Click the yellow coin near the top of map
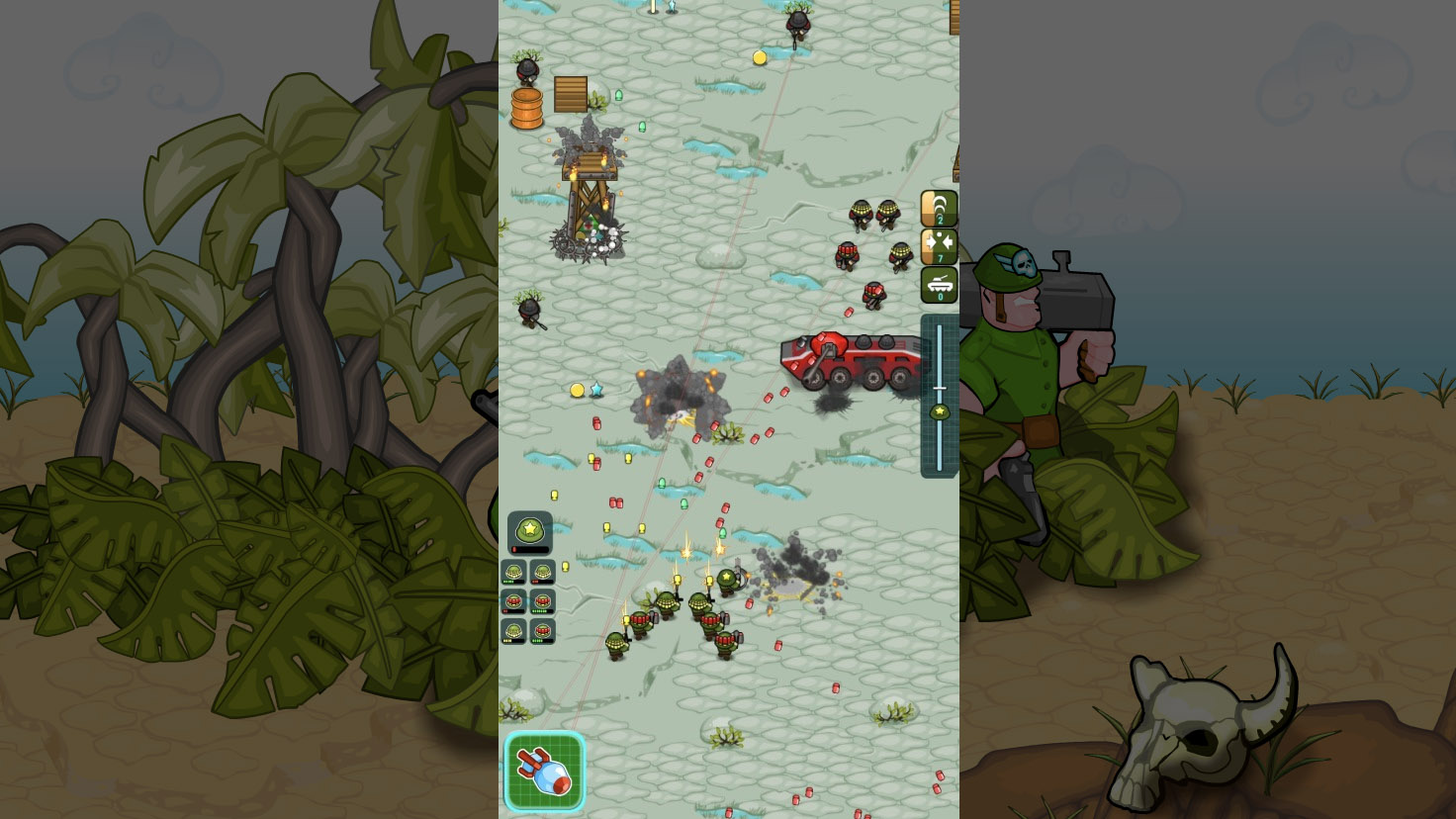This screenshot has height=819, width=1456. coord(758,57)
